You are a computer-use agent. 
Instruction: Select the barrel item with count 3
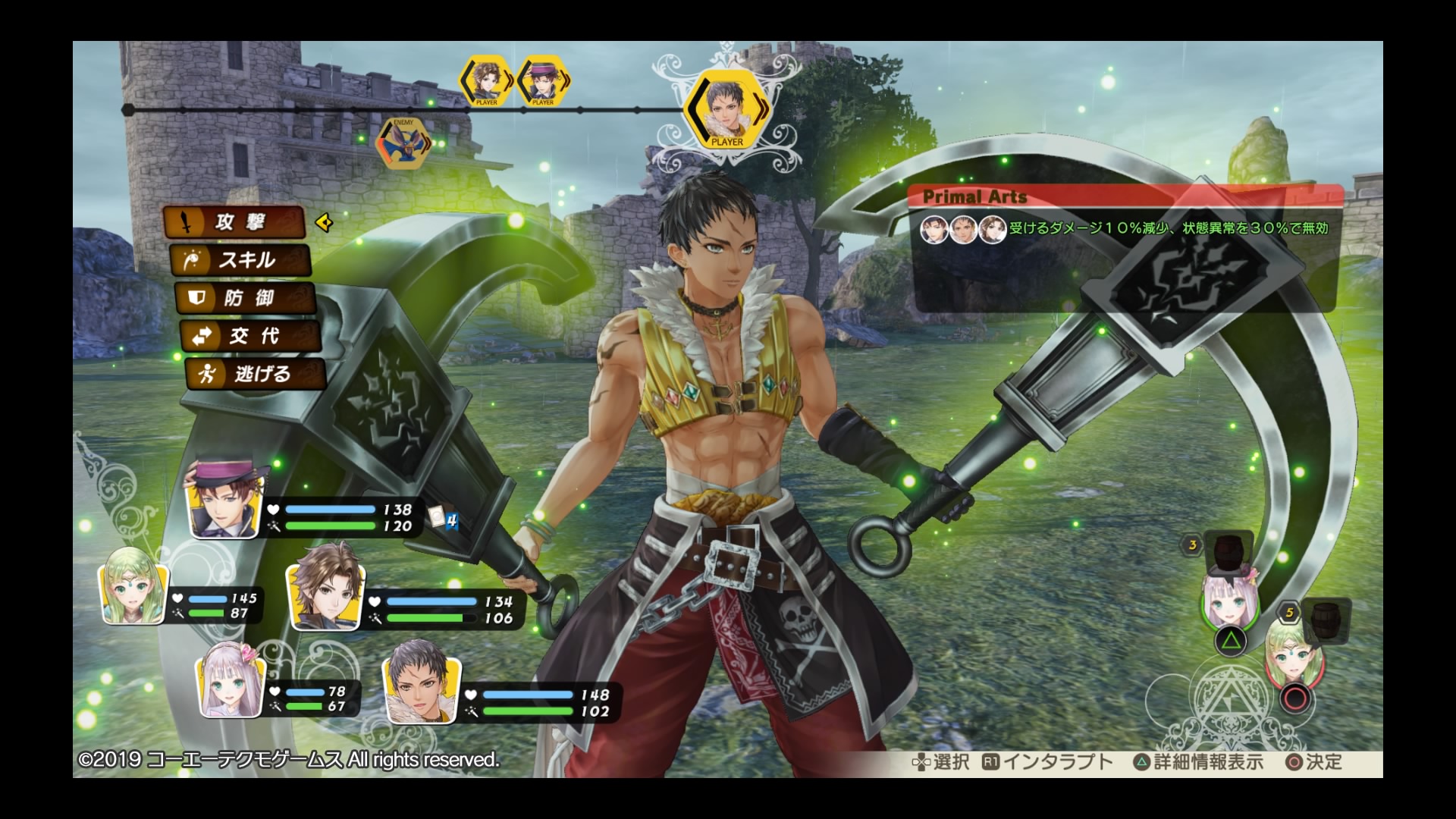click(1228, 553)
